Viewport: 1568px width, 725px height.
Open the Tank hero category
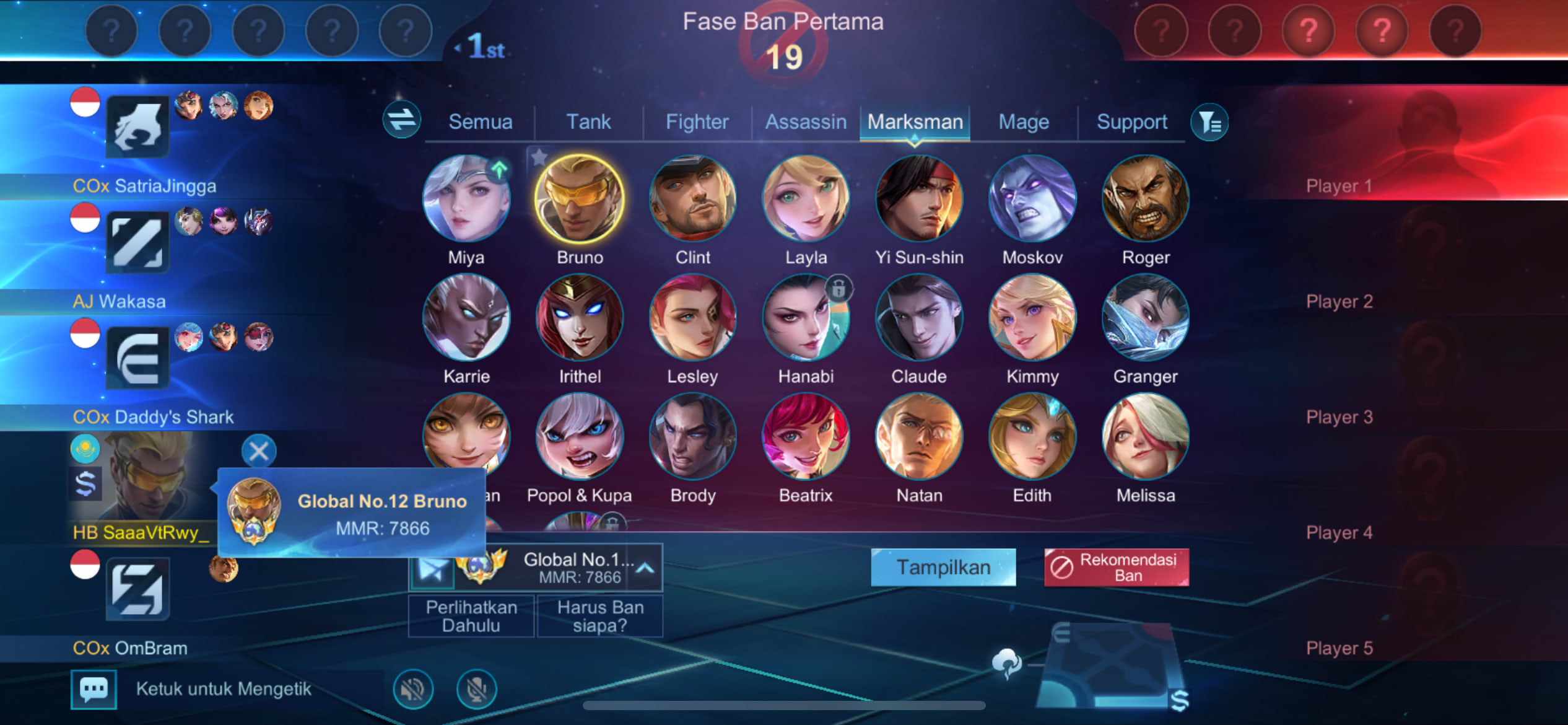[588, 122]
